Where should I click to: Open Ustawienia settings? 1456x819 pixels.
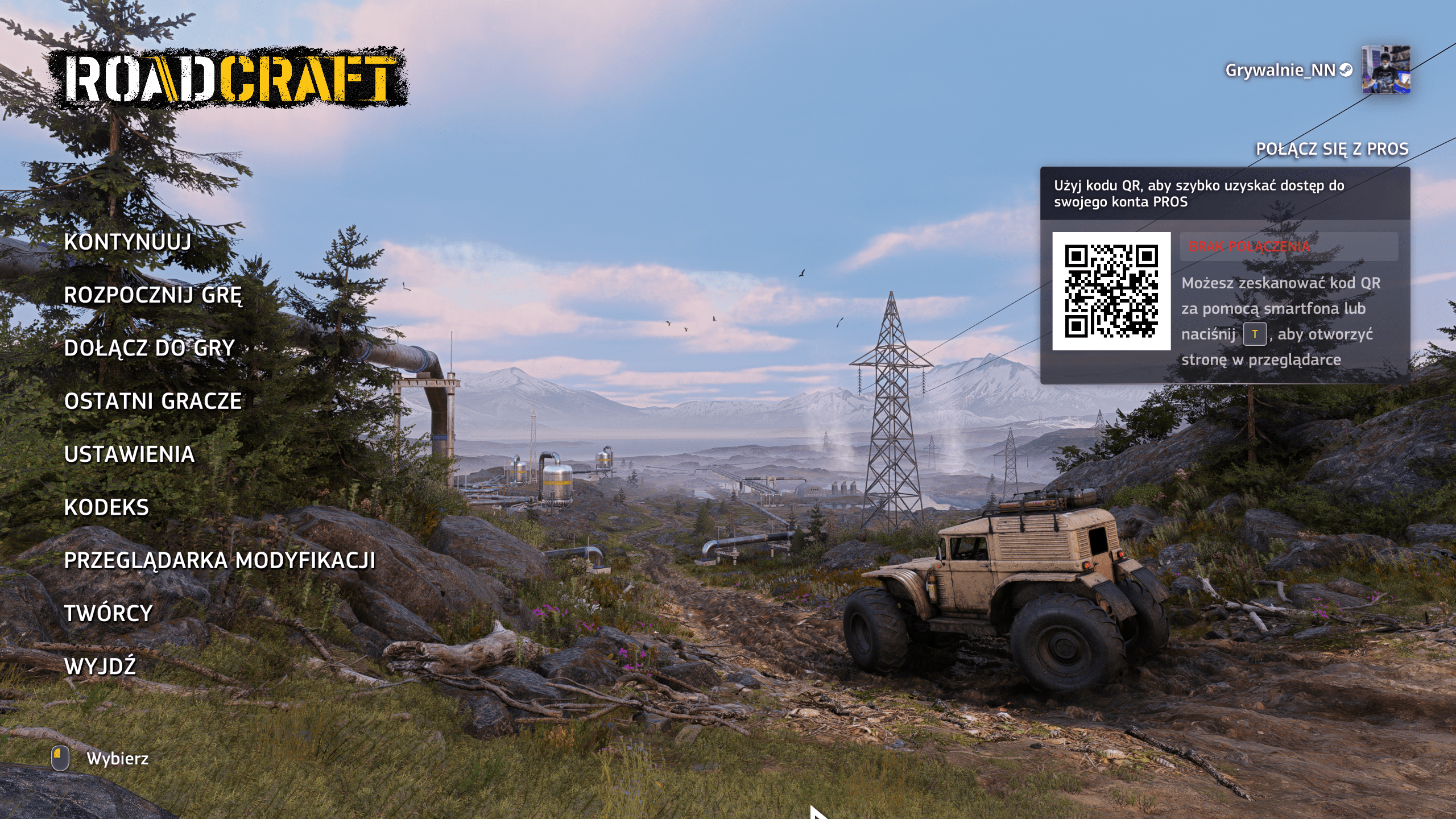point(129,454)
